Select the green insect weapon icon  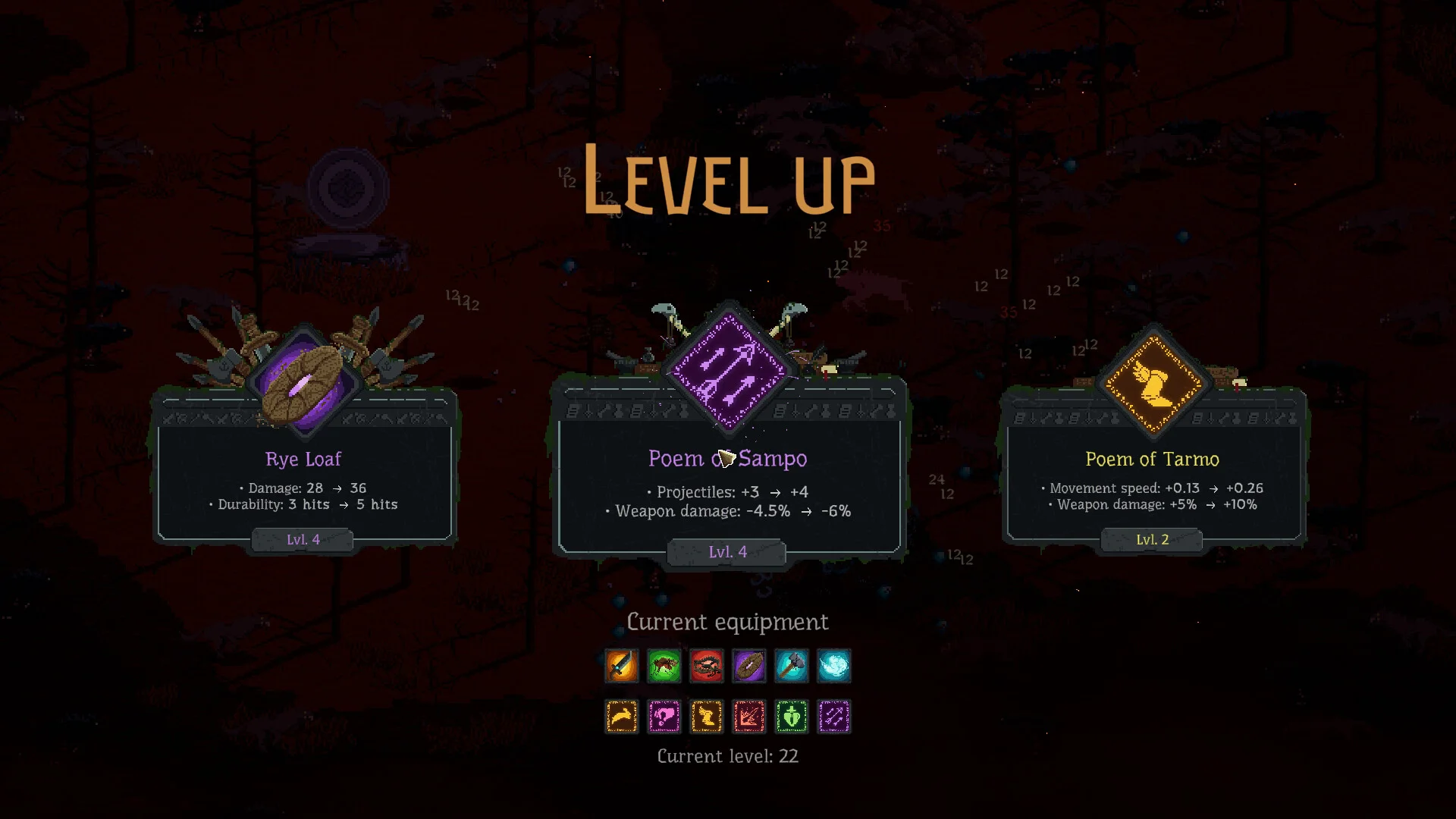click(664, 667)
